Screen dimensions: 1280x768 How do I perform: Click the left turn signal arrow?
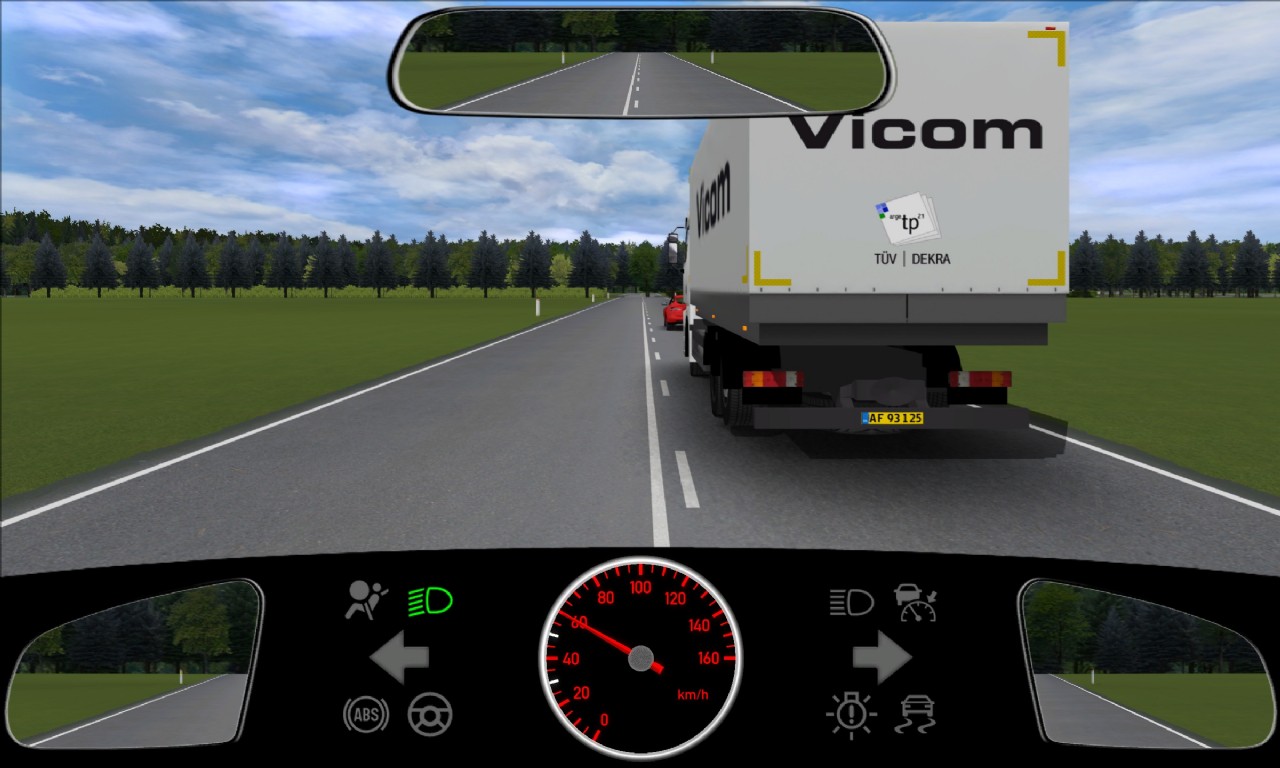[x=400, y=657]
